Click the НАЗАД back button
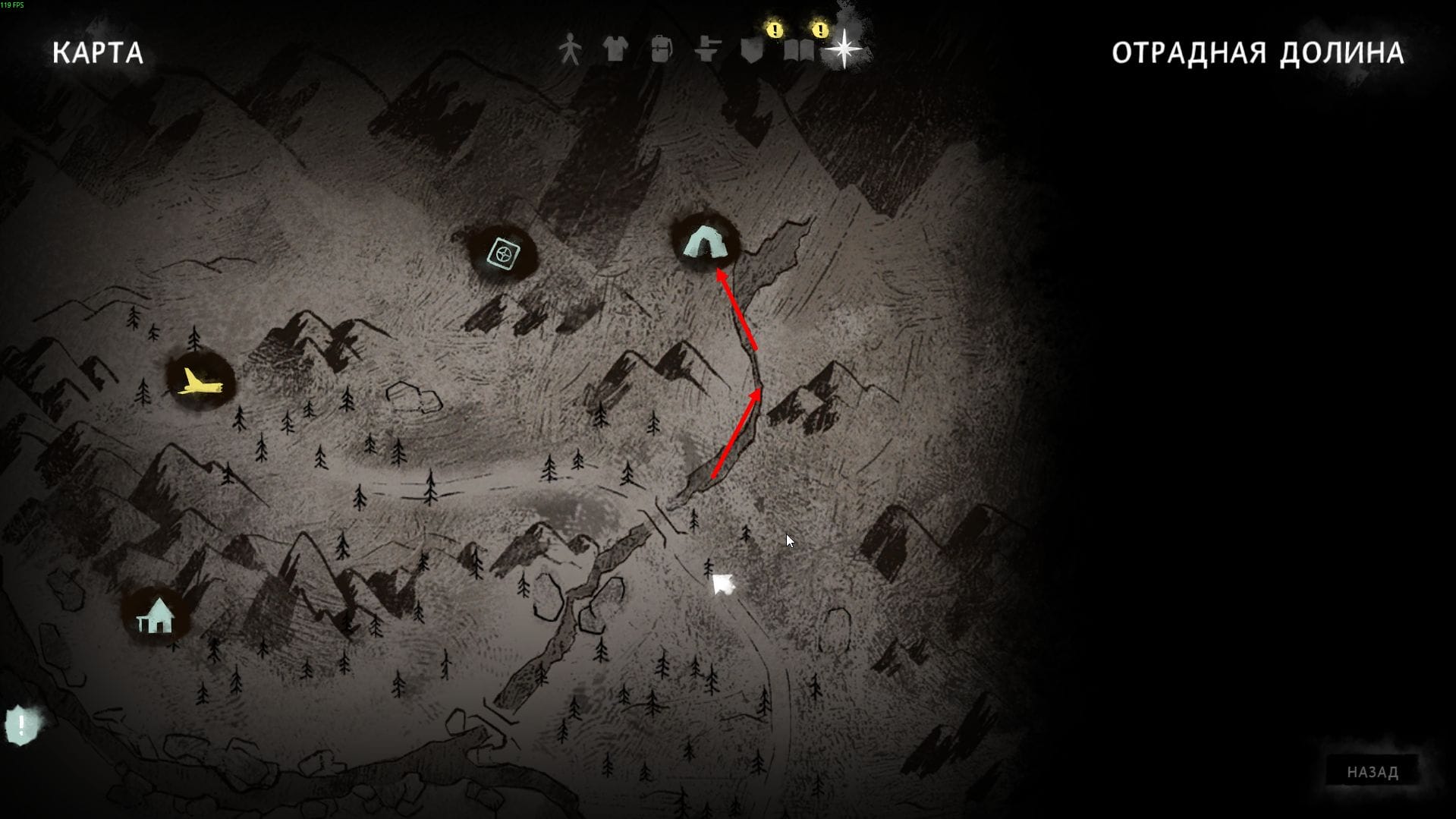The height and width of the screenshot is (819, 1456). tap(1372, 772)
